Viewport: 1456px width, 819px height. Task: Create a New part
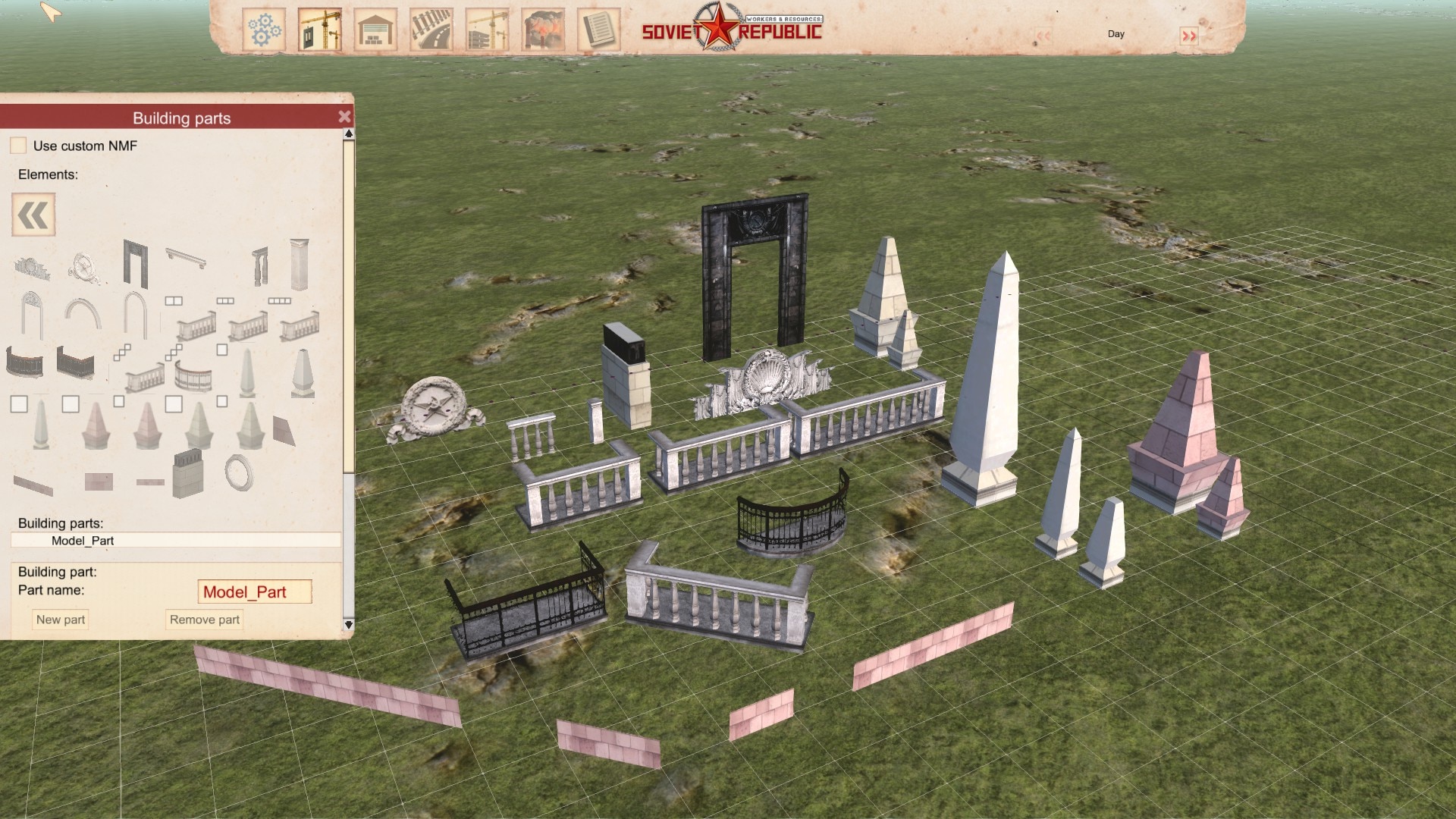point(61,620)
